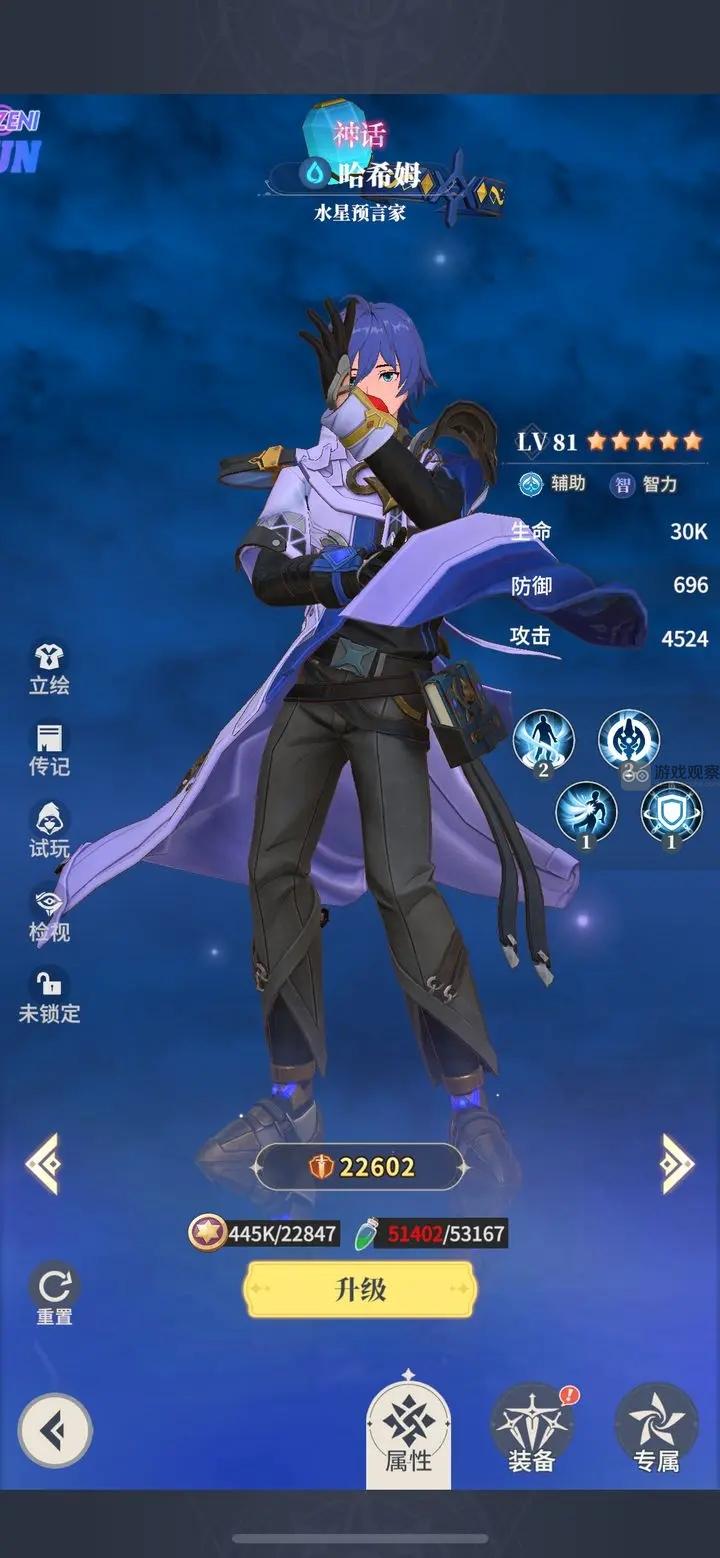
Task: Go back with the round arrow button
Action: click(55, 1431)
